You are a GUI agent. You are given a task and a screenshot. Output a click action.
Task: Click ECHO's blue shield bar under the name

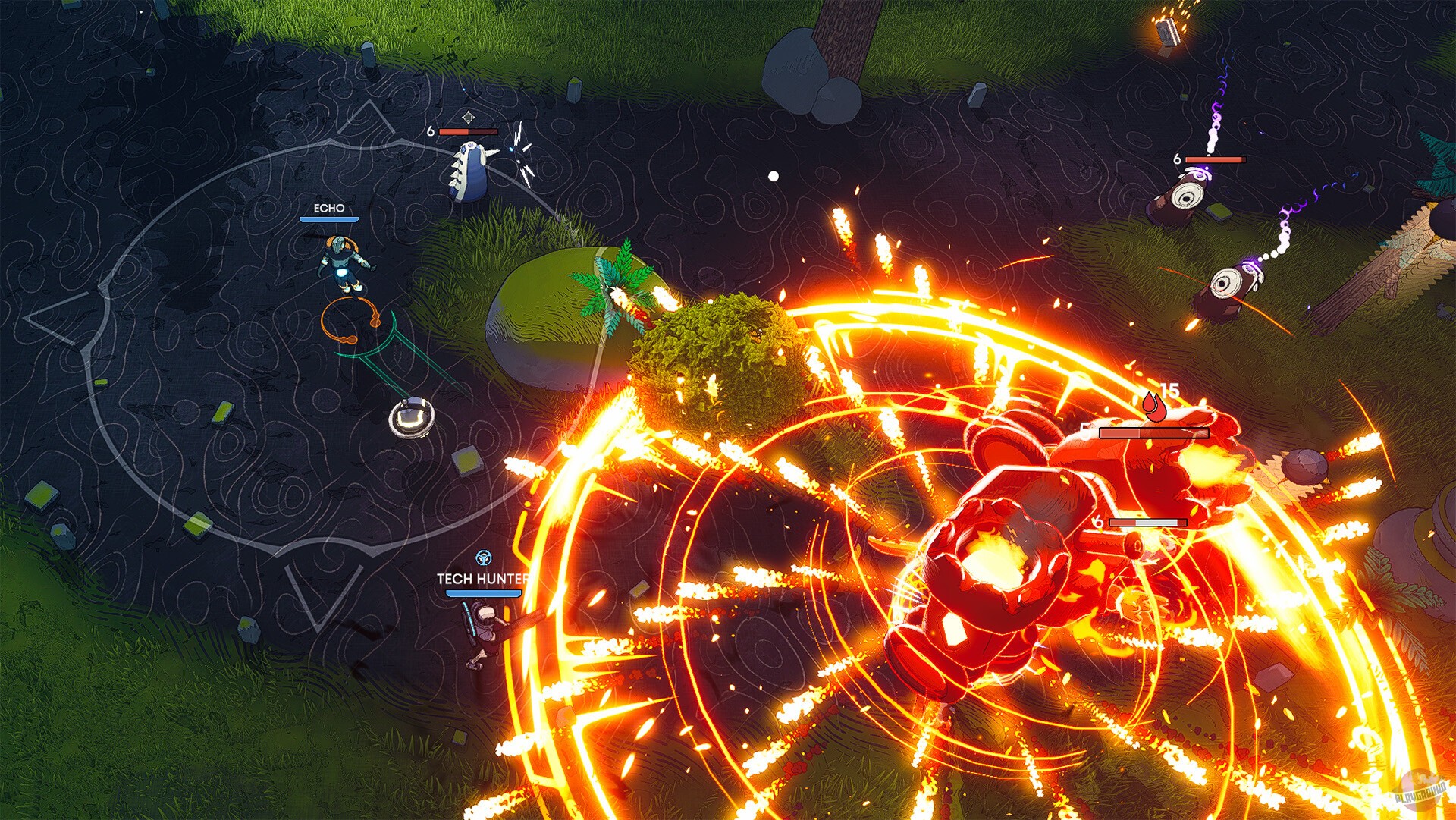tap(328, 220)
